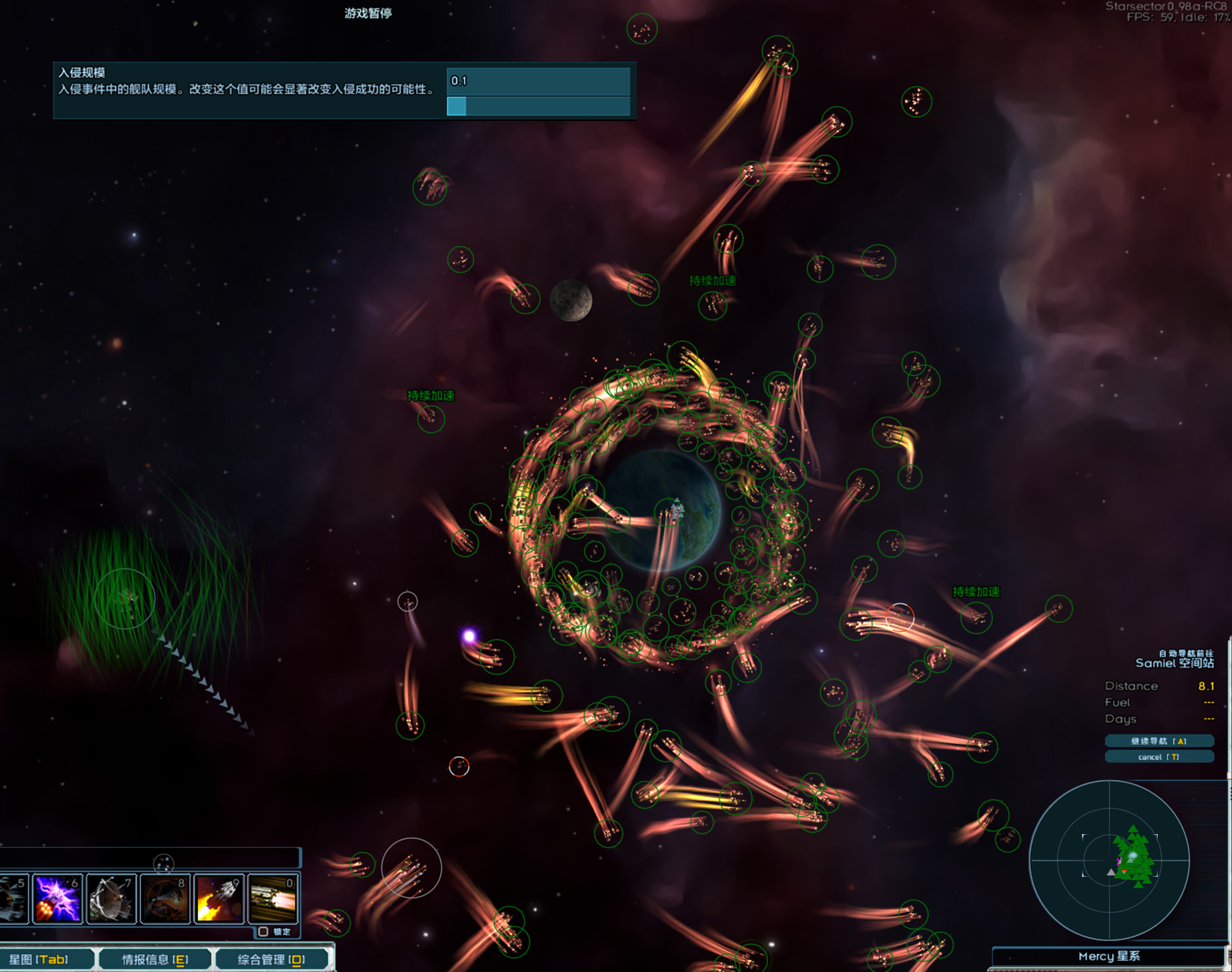Adjust the 入侵规模 invasion scale slider

(x=538, y=106)
